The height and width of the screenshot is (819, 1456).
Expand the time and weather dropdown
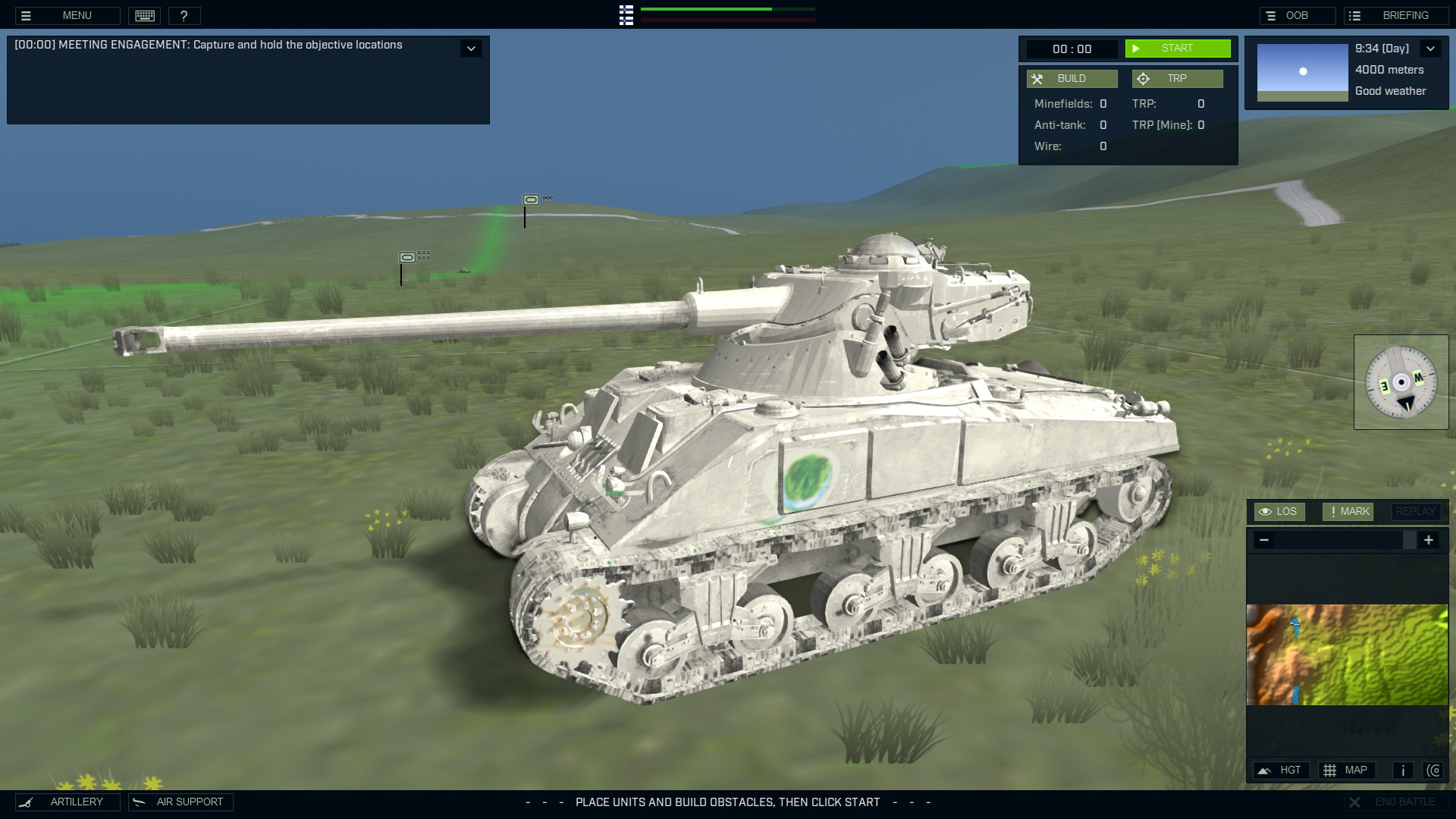pyautogui.click(x=1430, y=48)
